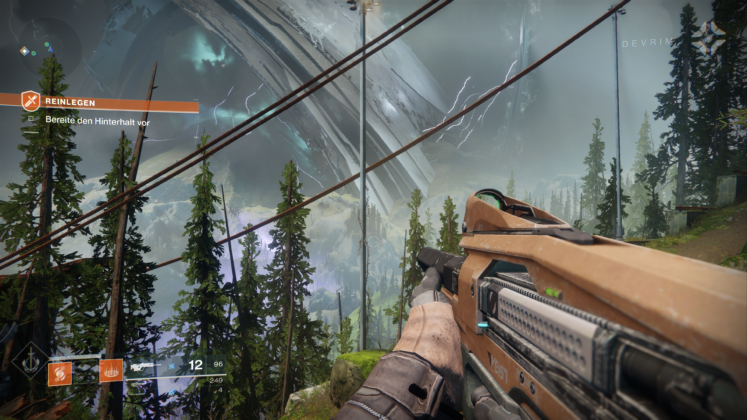Activate the orange spiked melee ability icon
The height and width of the screenshot is (420, 747).
111,371
